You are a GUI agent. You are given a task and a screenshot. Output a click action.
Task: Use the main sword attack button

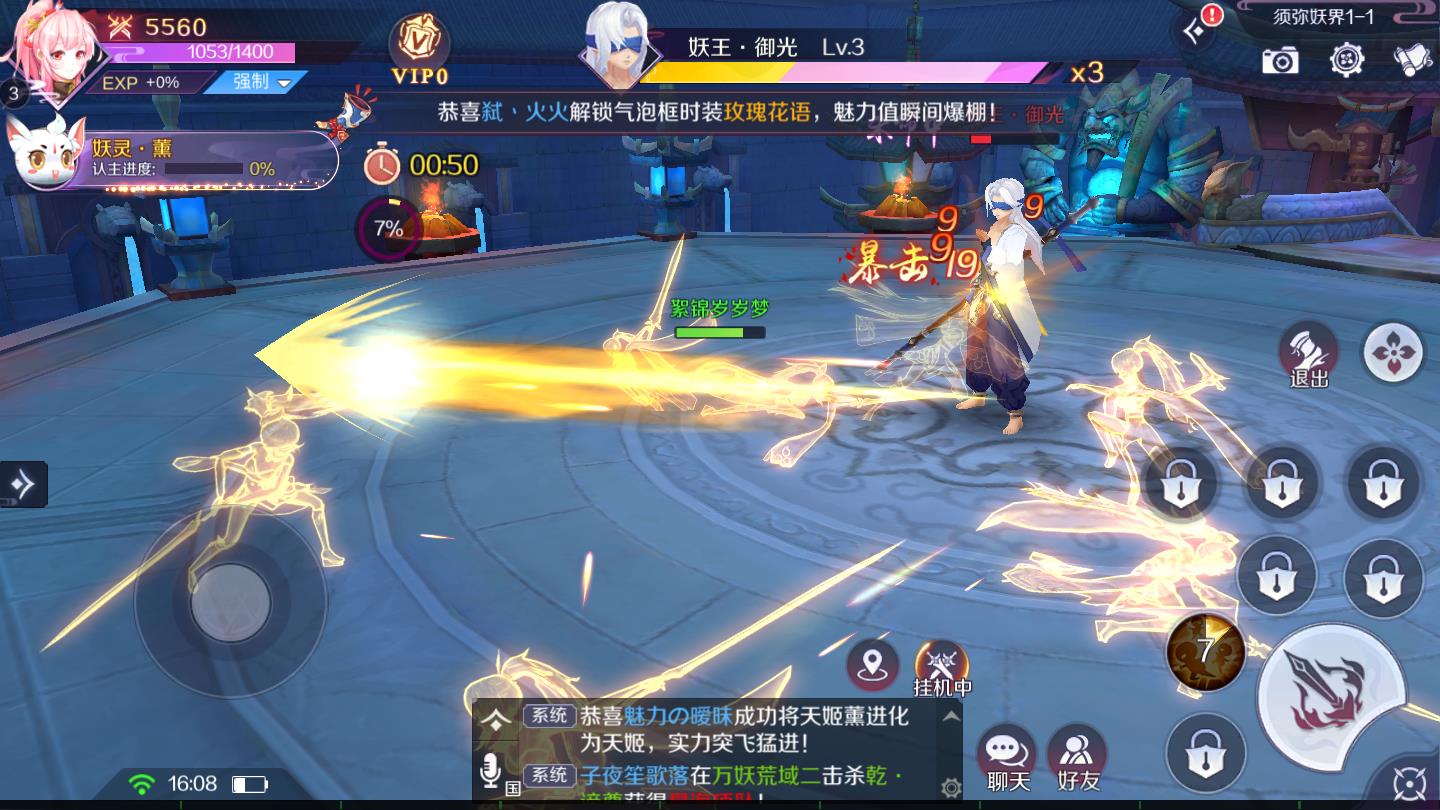pyautogui.click(x=1331, y=695)
